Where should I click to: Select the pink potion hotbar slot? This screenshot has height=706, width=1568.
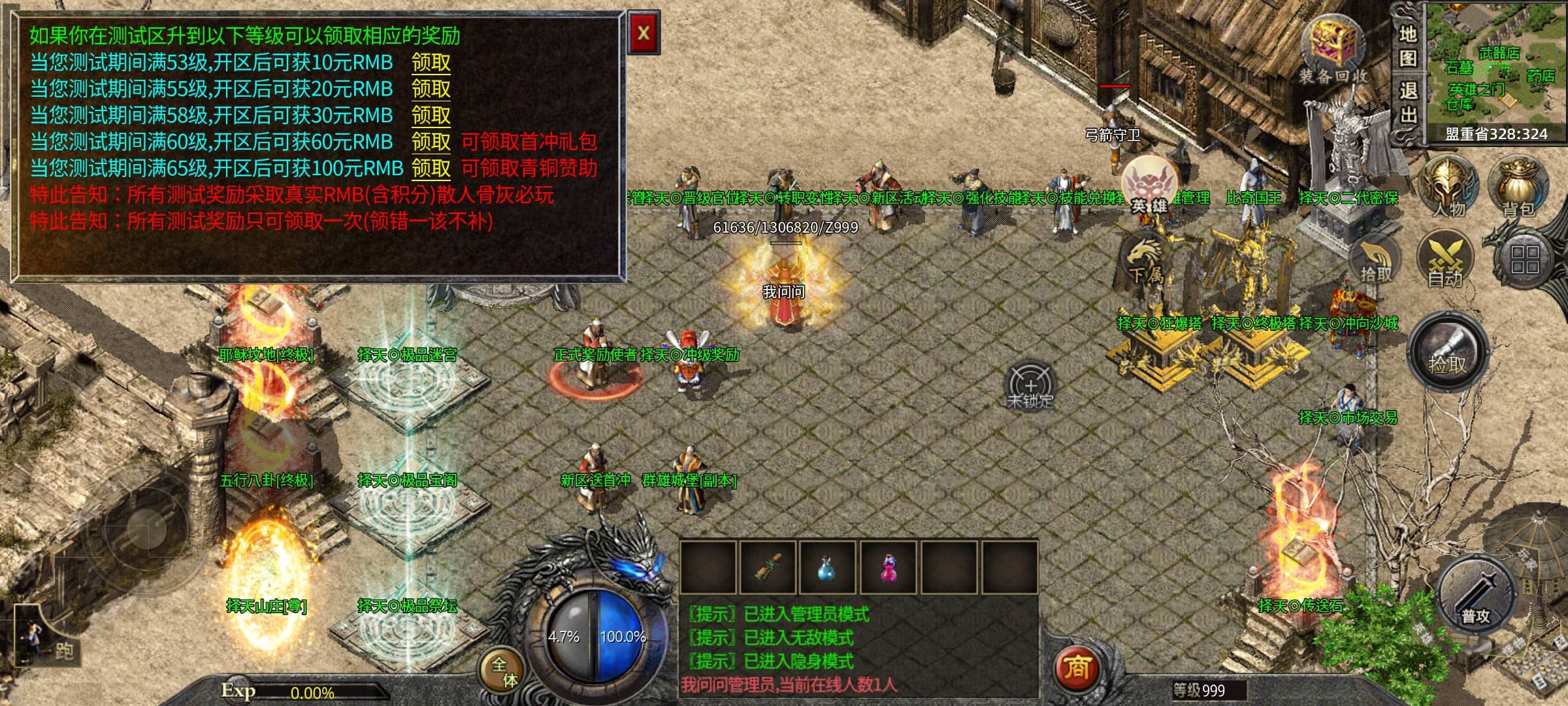tap(889, 567)
